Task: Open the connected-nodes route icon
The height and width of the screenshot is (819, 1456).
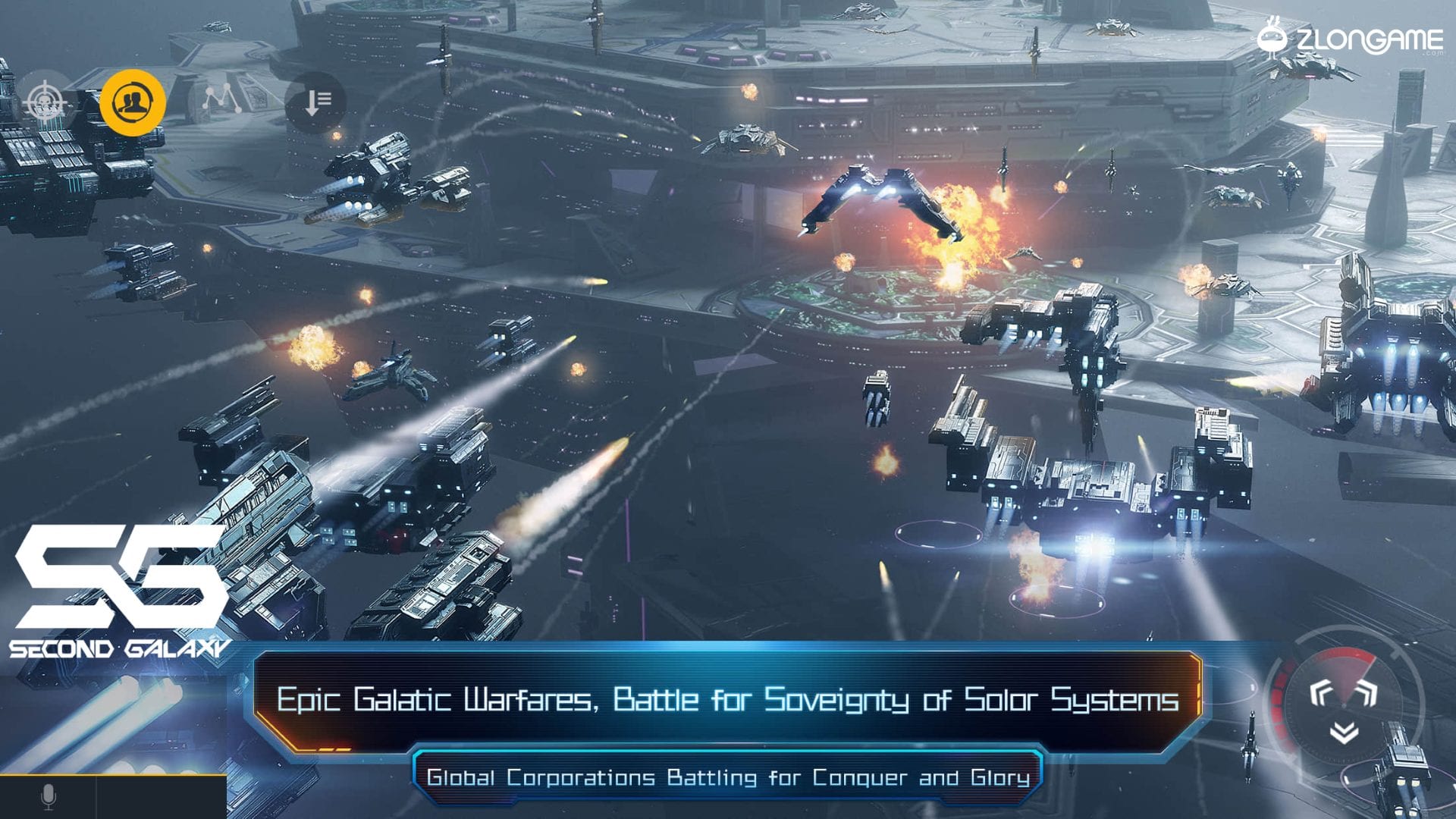Action: (221, 101)
